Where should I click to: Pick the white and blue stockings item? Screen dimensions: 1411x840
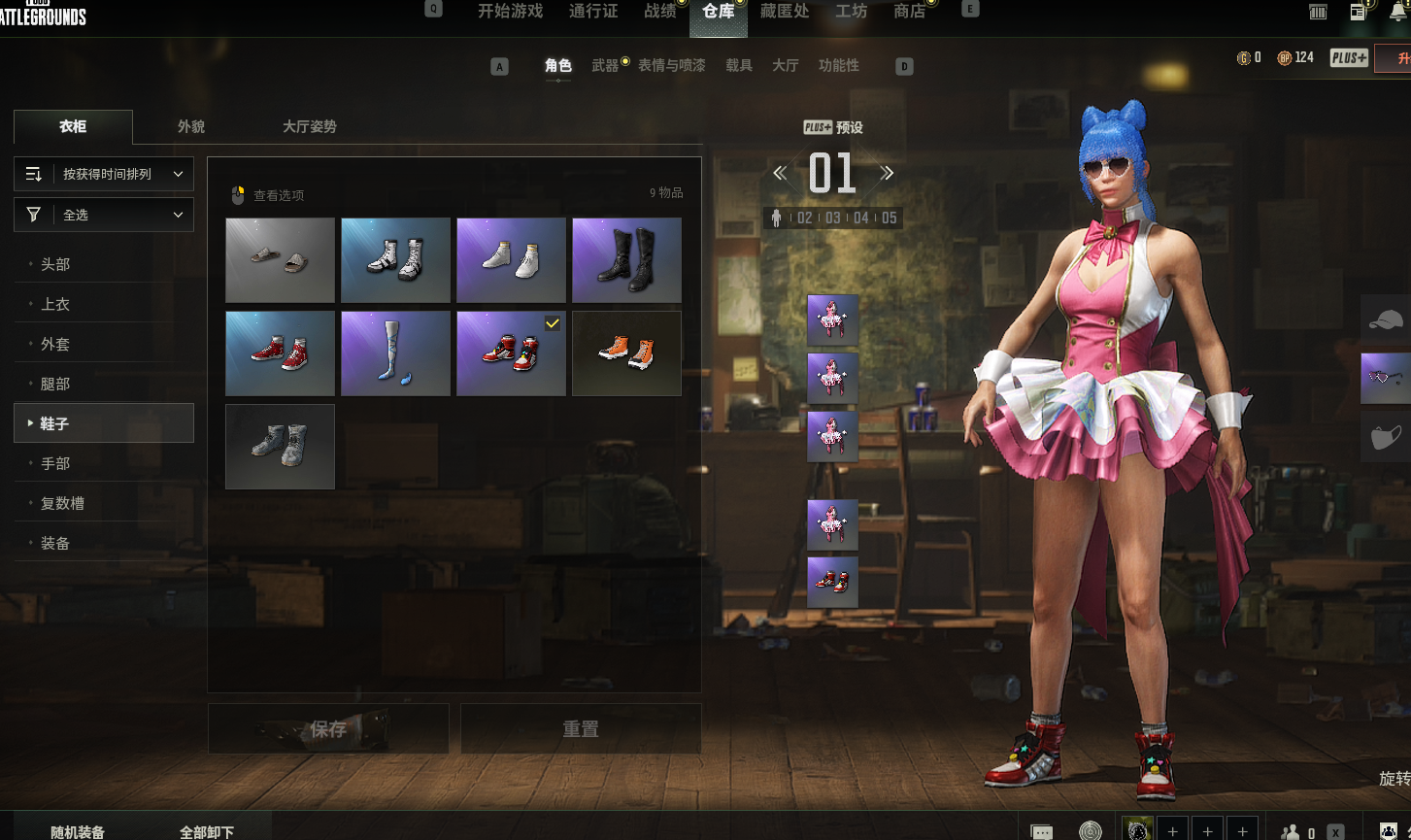click(x=395, y=353)
